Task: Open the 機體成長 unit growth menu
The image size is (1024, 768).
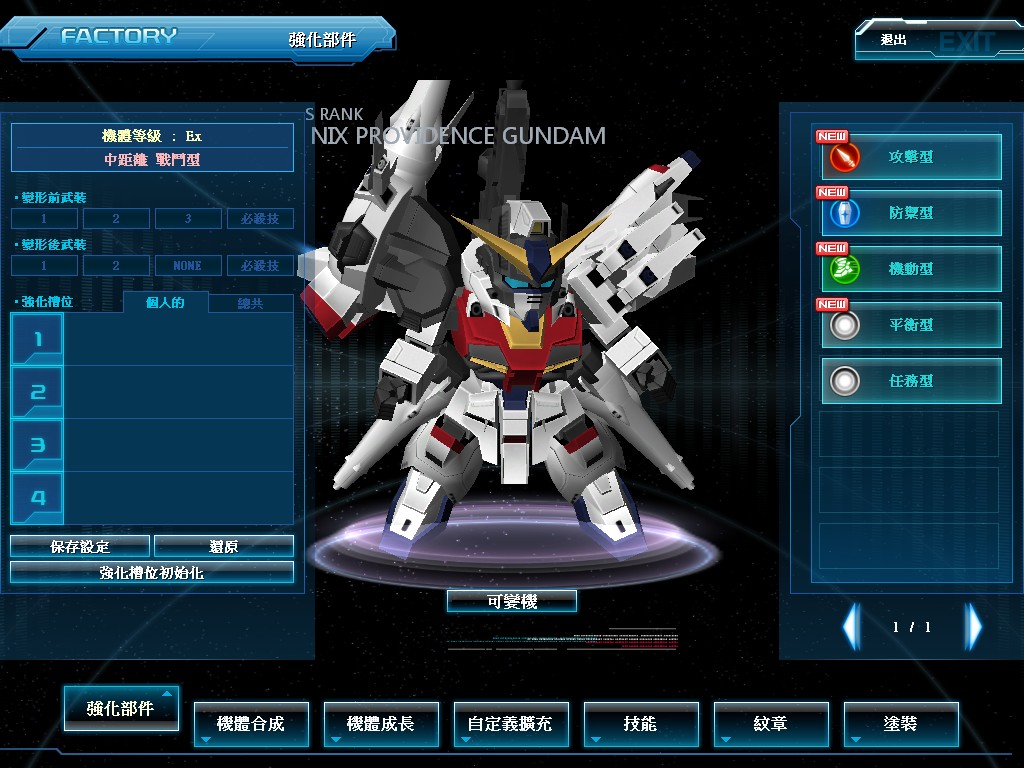Action: click(381, 724)
